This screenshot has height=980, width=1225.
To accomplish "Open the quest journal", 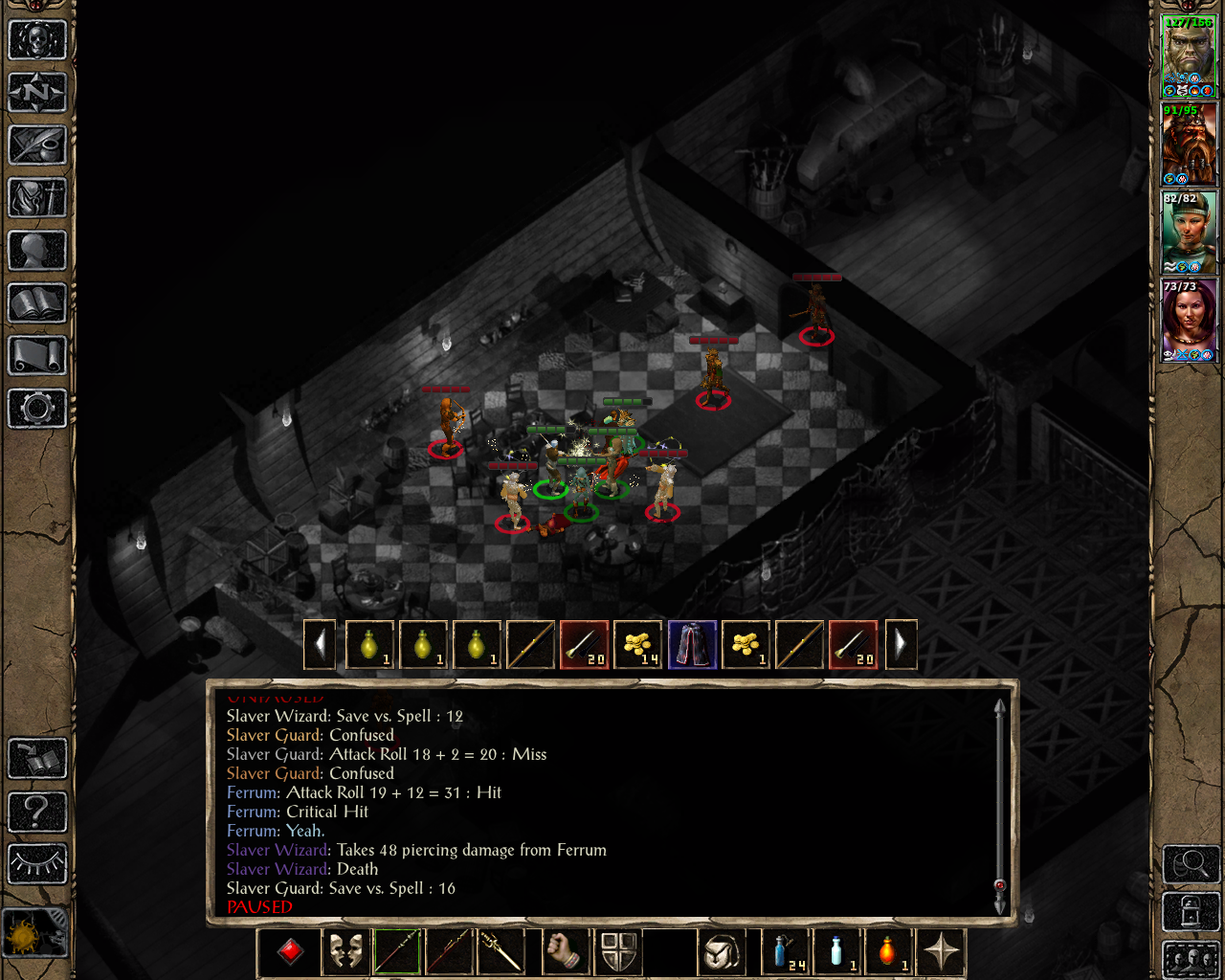I will click(x=38, y=145).
